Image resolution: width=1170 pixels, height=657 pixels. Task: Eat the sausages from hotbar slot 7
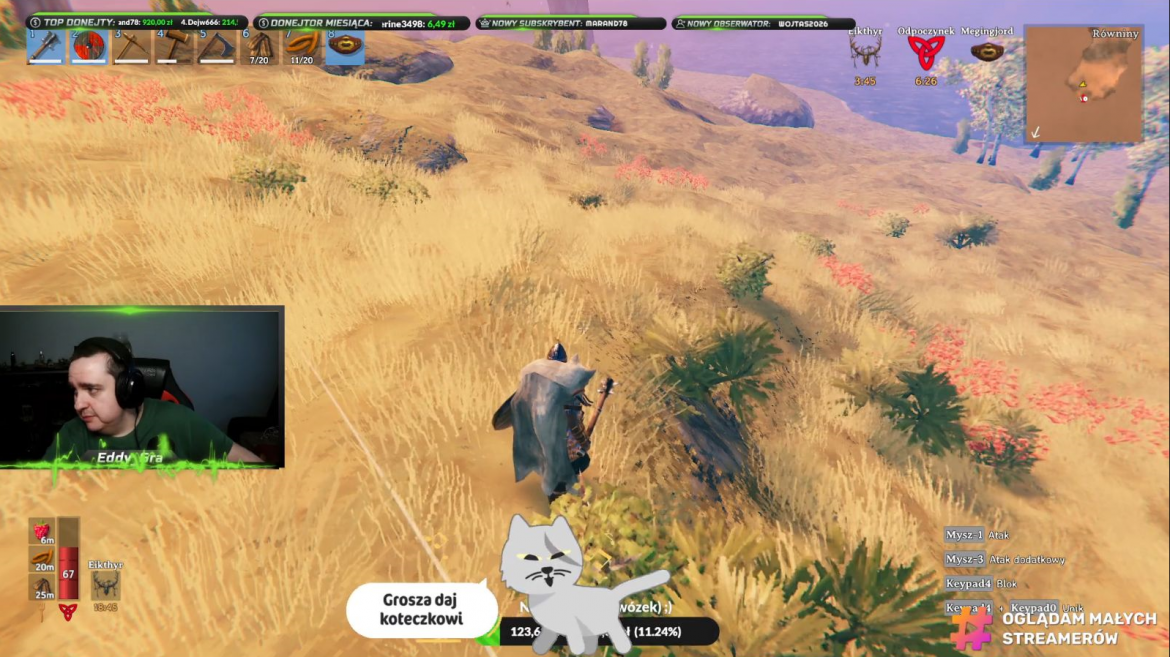coord(302,47)
